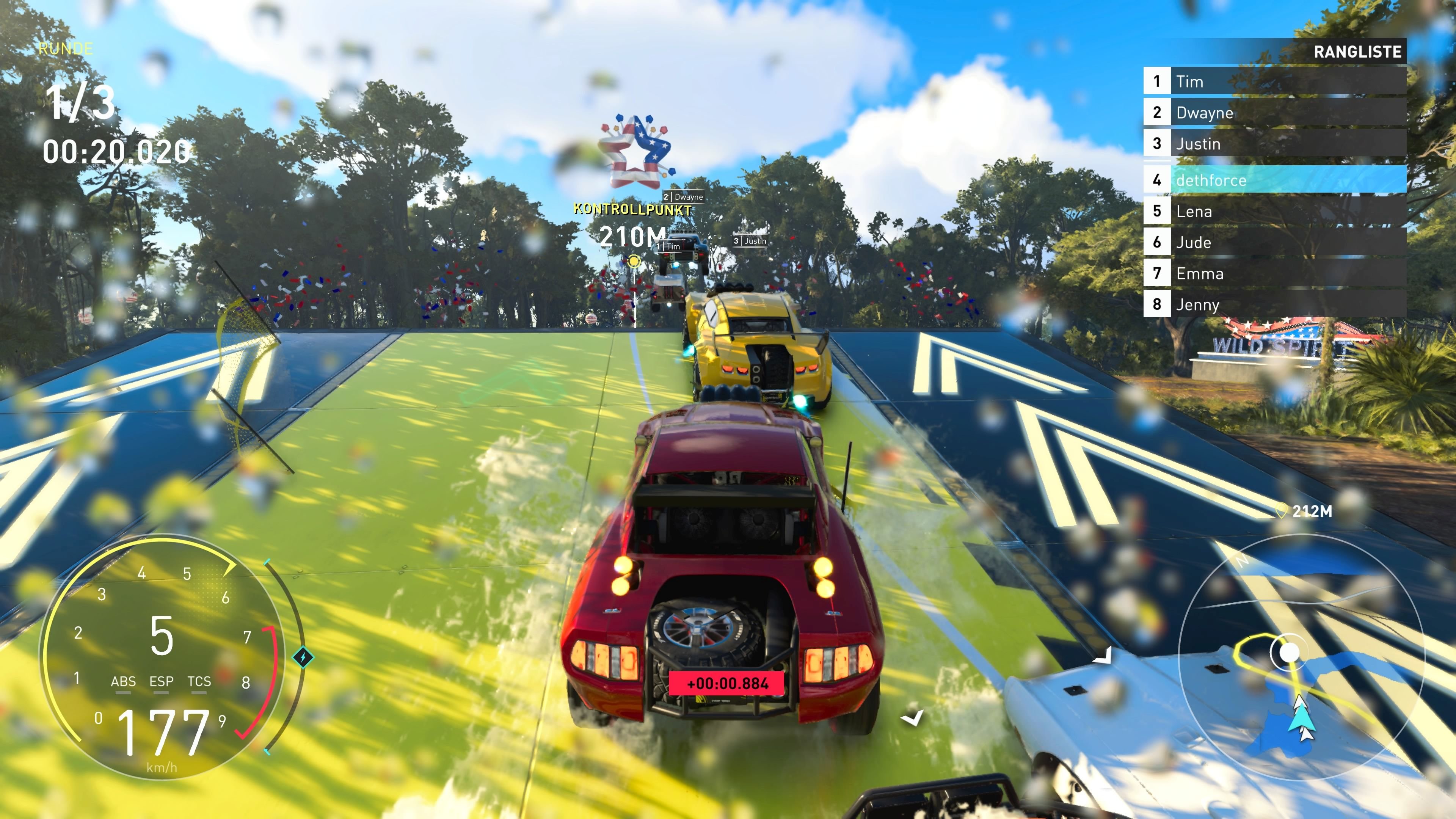Screen dimensions: 1456x819
Task: Select Emma's leaderboard row
Action: pos(1274,273)
